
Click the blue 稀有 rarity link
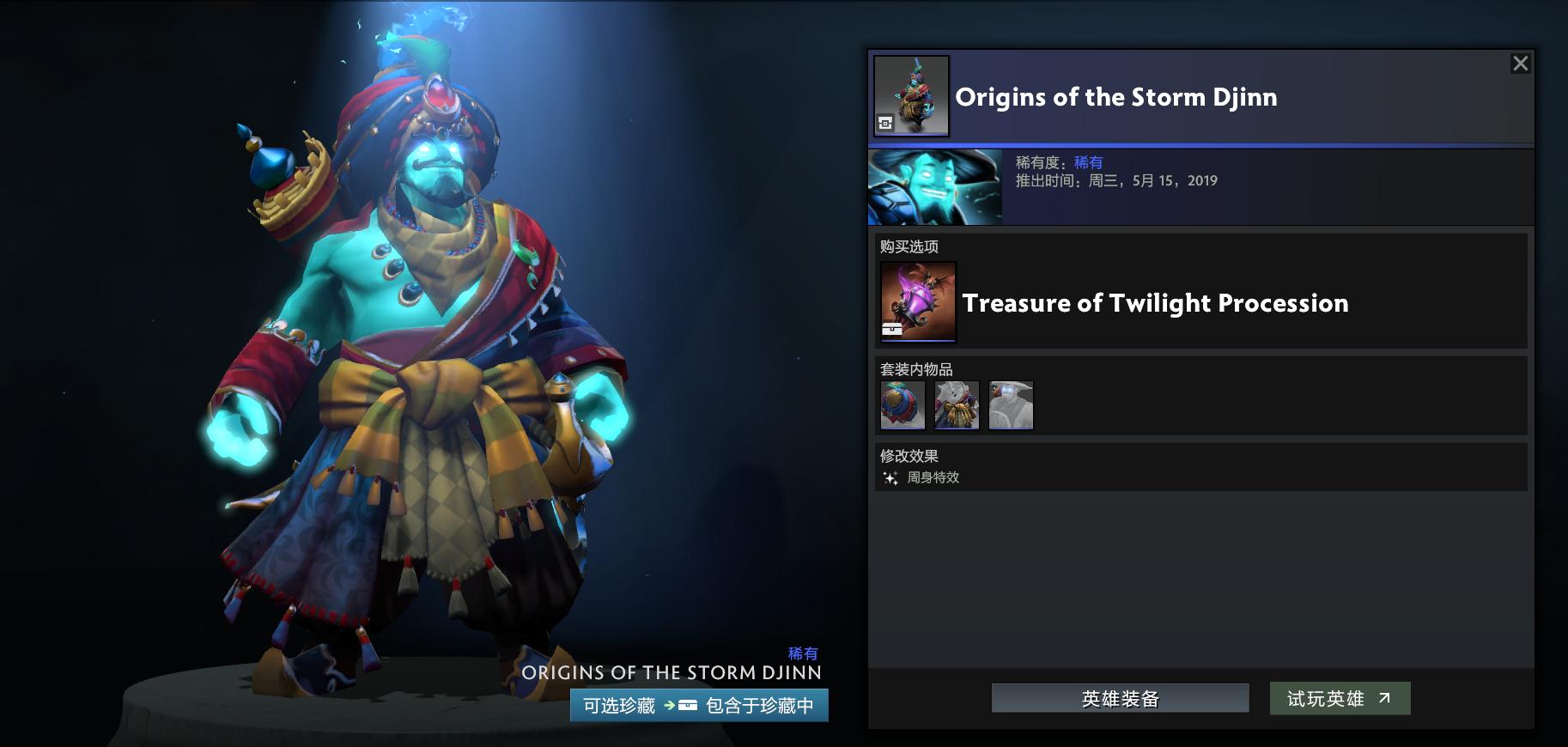click(x=1087, y=161)
